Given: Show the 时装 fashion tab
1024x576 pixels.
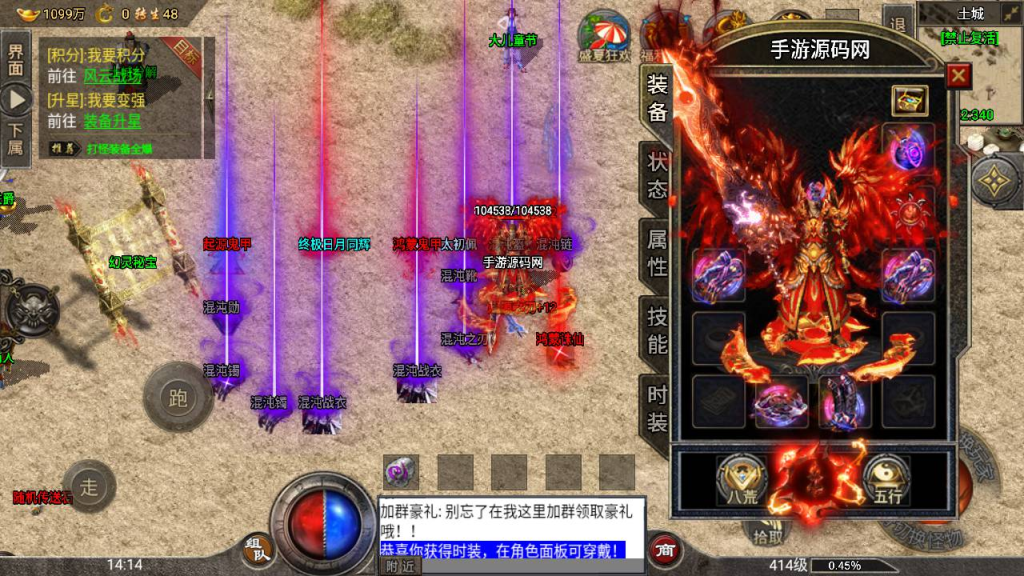Looking at the screenshot, I should (657, 409).
